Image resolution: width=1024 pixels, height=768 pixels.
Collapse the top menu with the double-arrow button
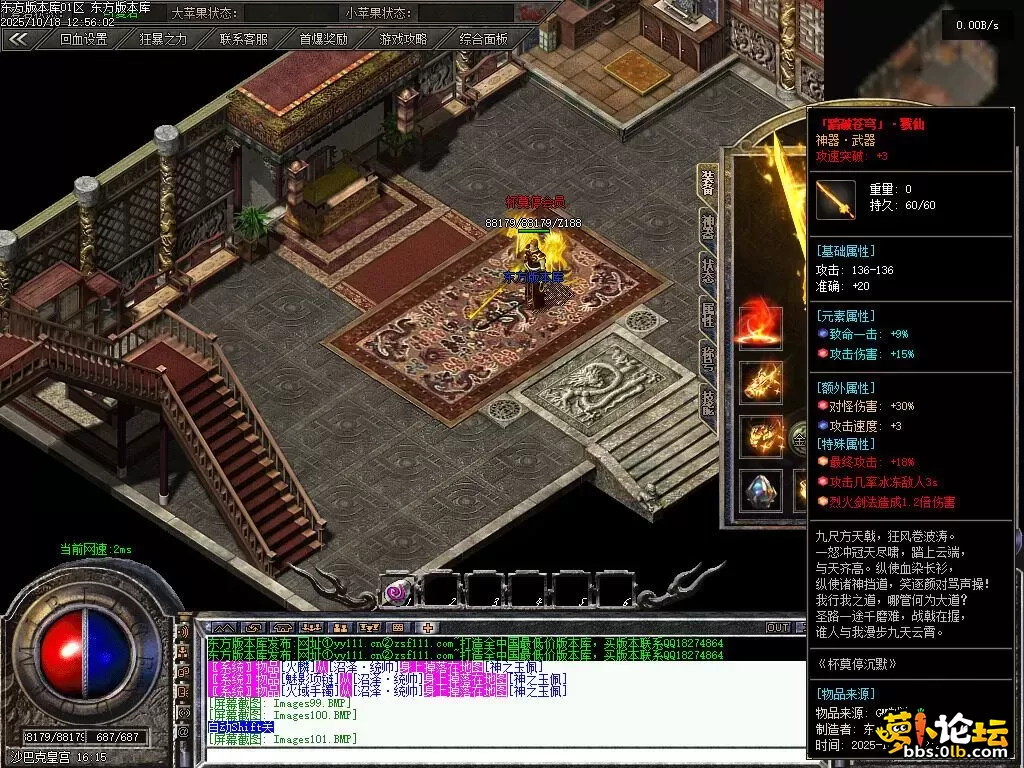point(18,40)
